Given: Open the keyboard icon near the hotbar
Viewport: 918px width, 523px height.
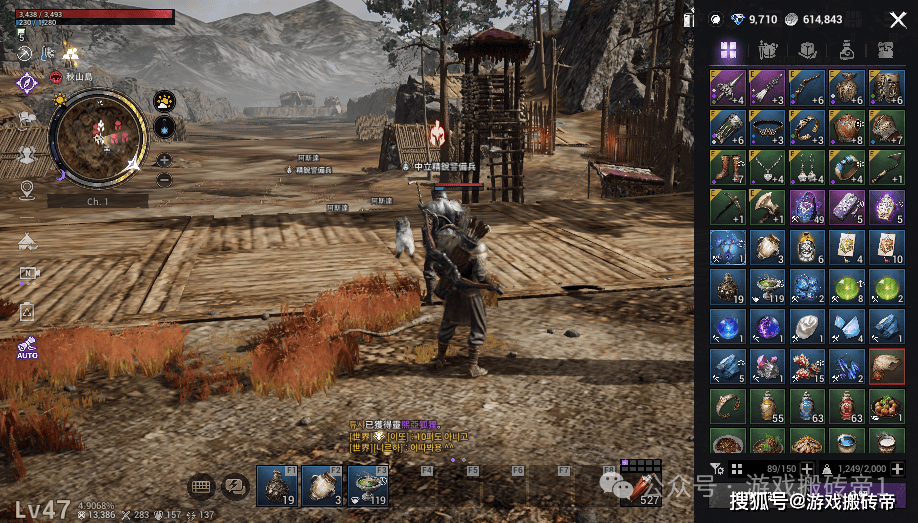Looking at the screenshot, I should (200, 487).
